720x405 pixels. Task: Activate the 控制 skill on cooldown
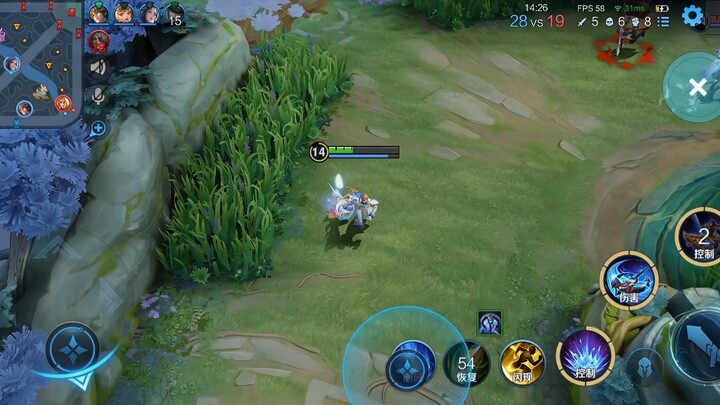tap(702, 238)
